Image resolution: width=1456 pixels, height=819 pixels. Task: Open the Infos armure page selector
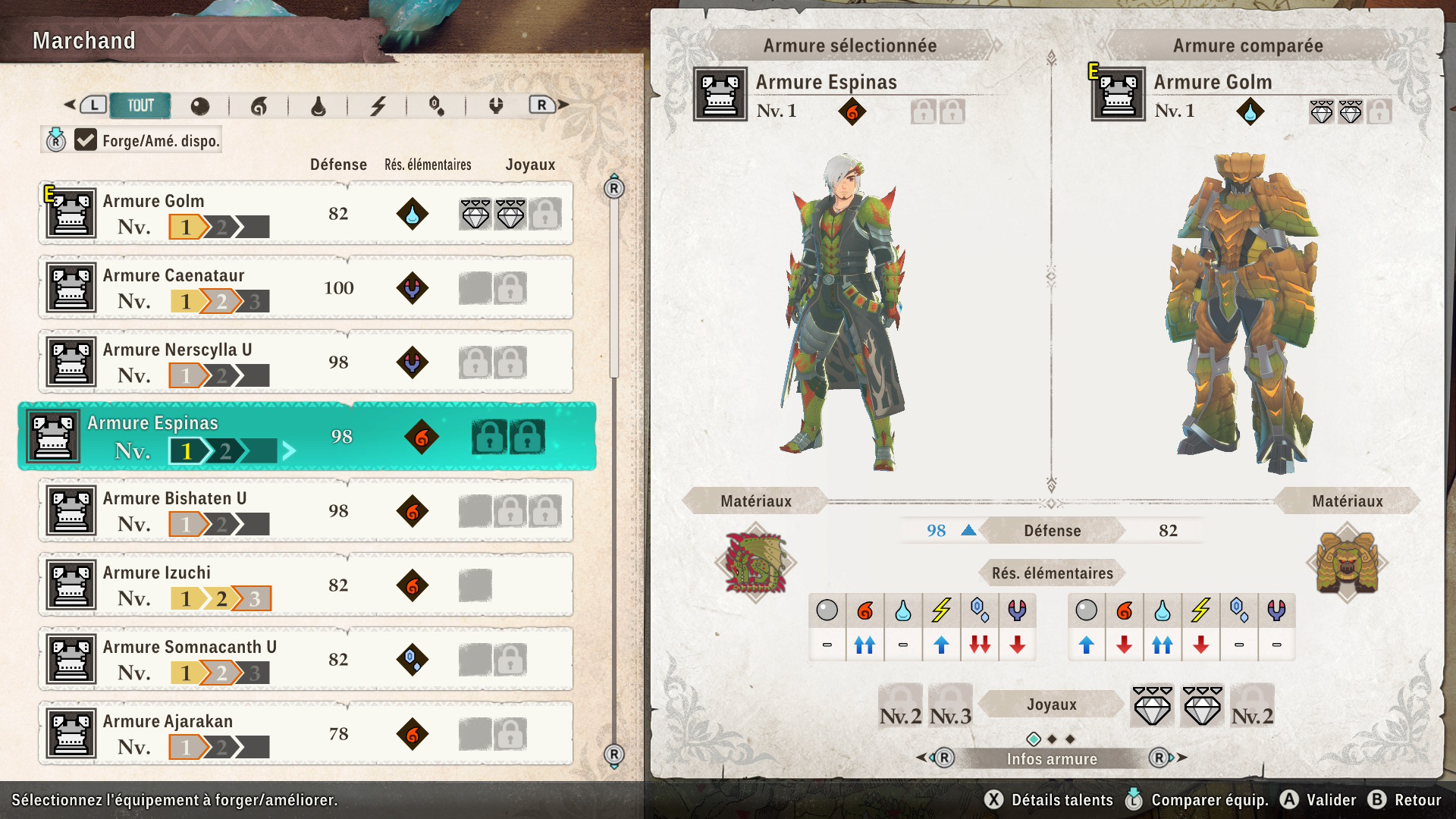(x=1052, y=758)
